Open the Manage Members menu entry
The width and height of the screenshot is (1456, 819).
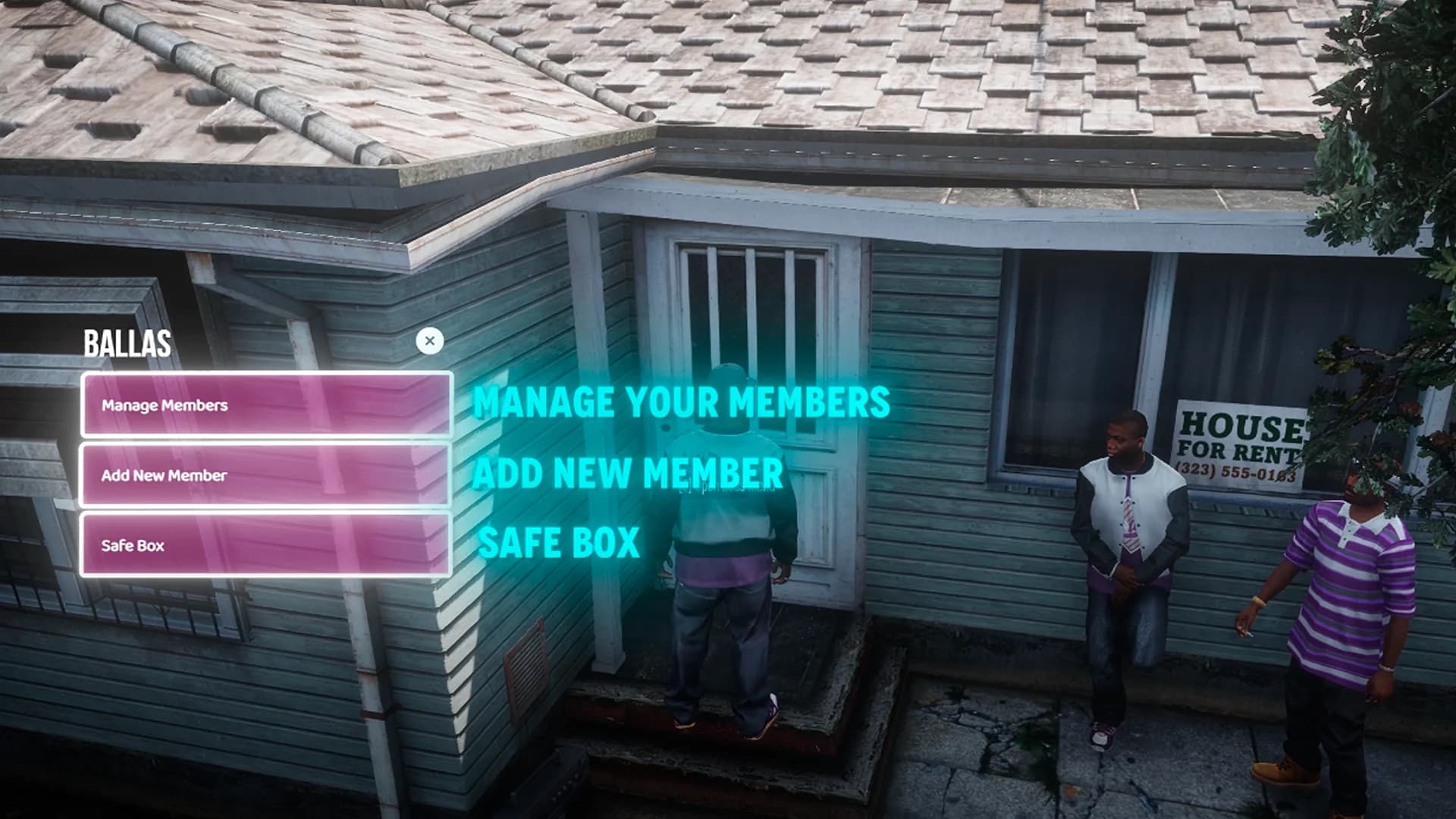coord(266,405)
